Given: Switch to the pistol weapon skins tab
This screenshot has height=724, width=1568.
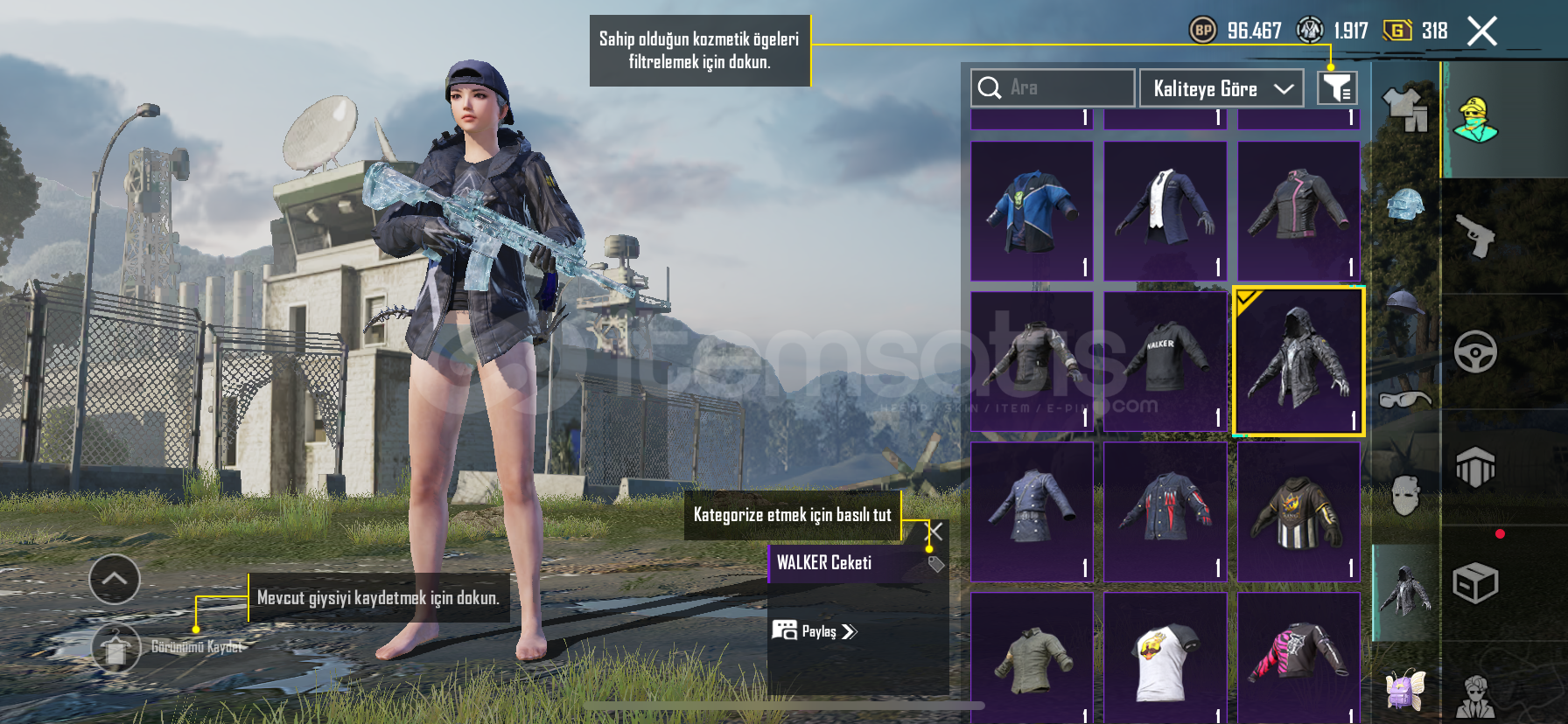Looking at the screenshot, I should (x=1475, y=235).
